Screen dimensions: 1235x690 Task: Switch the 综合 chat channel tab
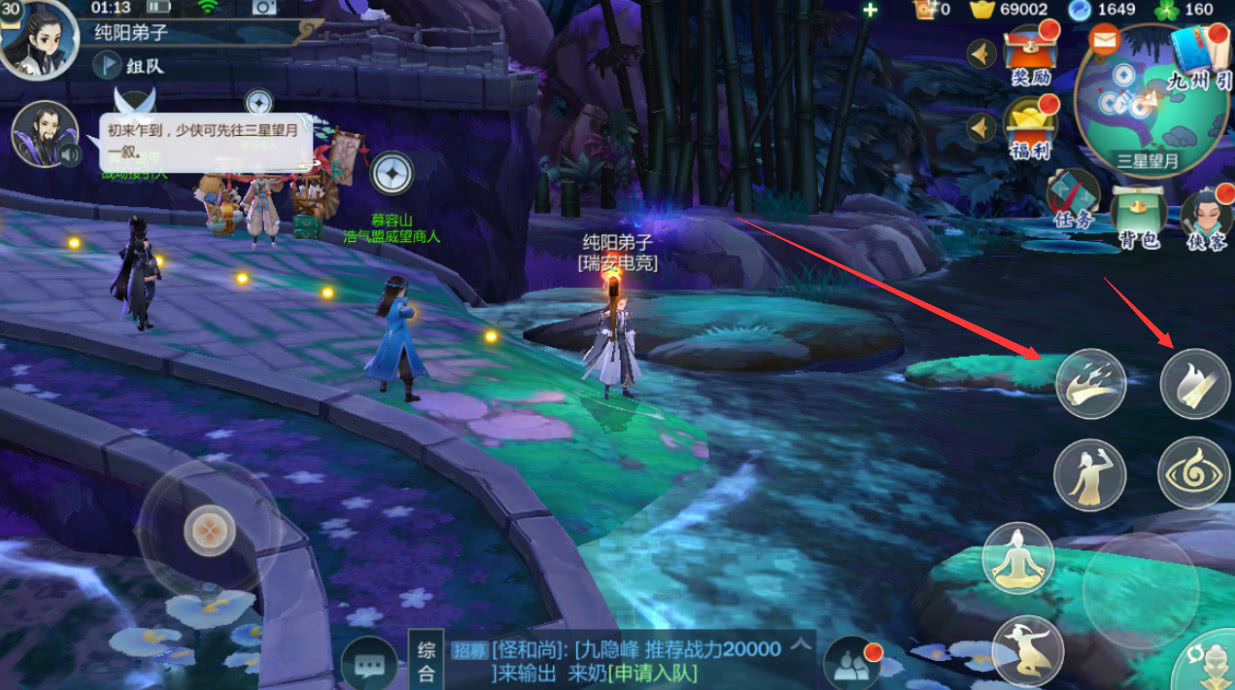click(424, 661)
